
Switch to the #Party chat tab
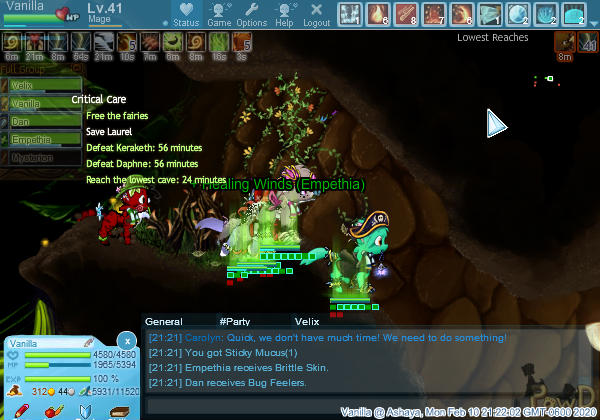235,322
